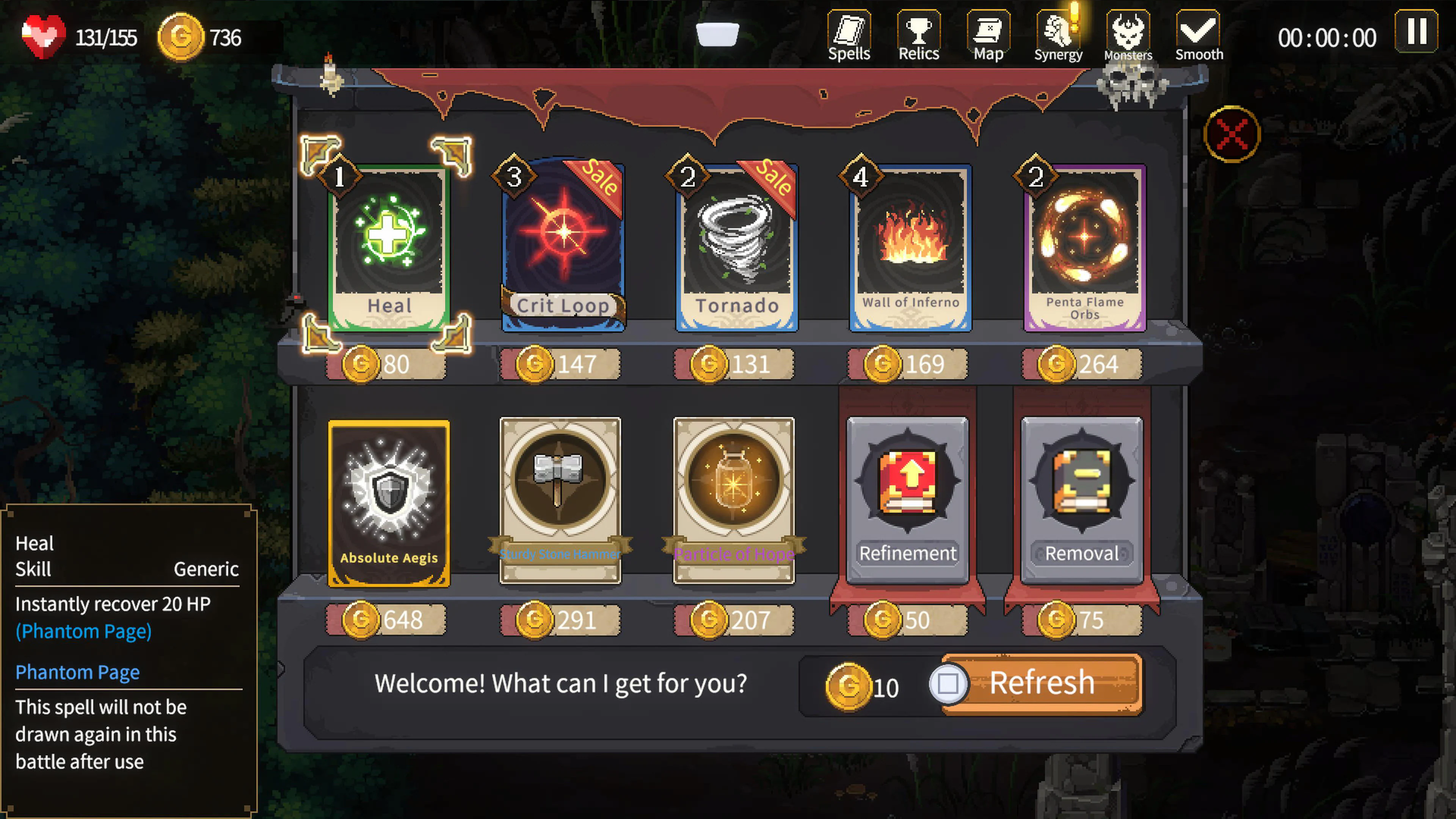The width and height of the screenshot is (1456, 819).
Task: Click the gold coin counter
Action: tap(181, 37)
